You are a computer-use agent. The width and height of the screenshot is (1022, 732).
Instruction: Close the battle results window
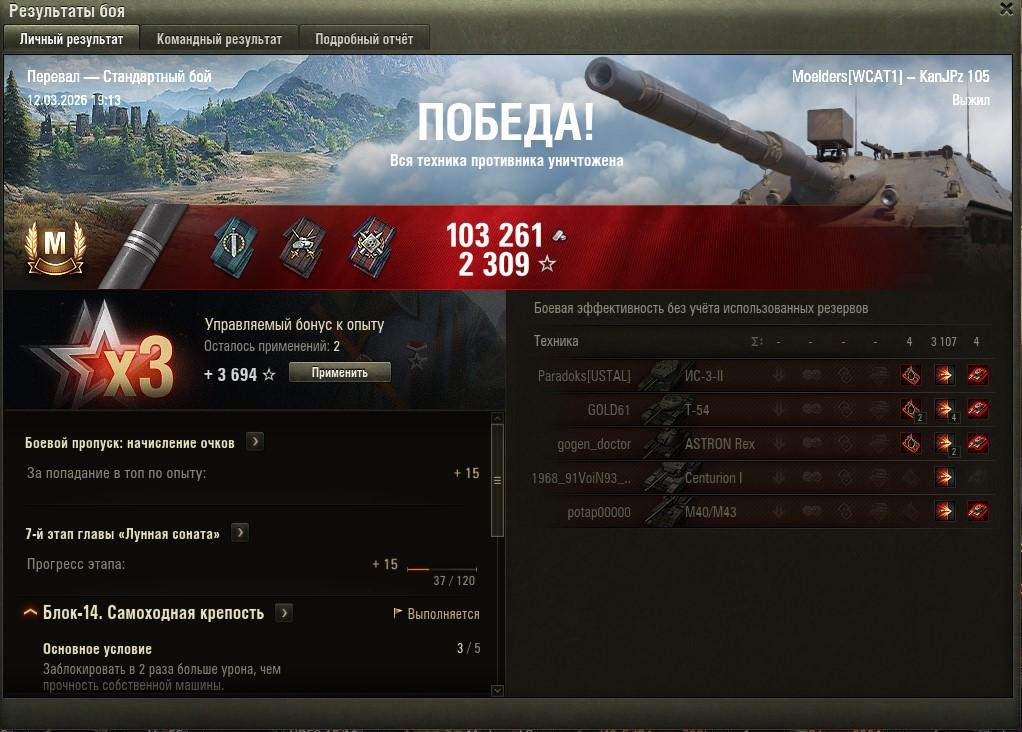point(1006,9)
